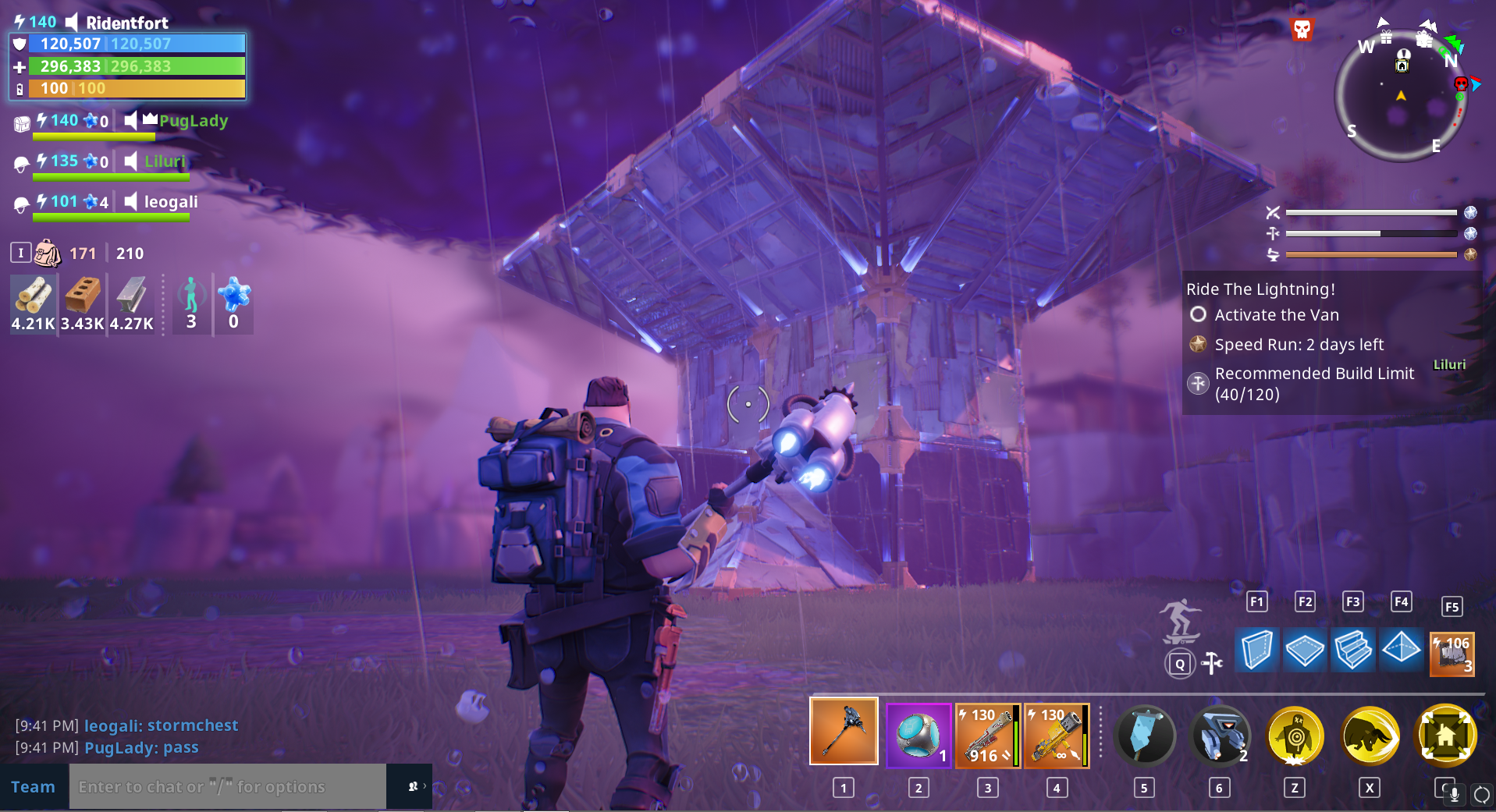The width and height of the screenshot is (1496, 812).
Task: Select the trap in the F5 slot
Action: point(1452,654)
